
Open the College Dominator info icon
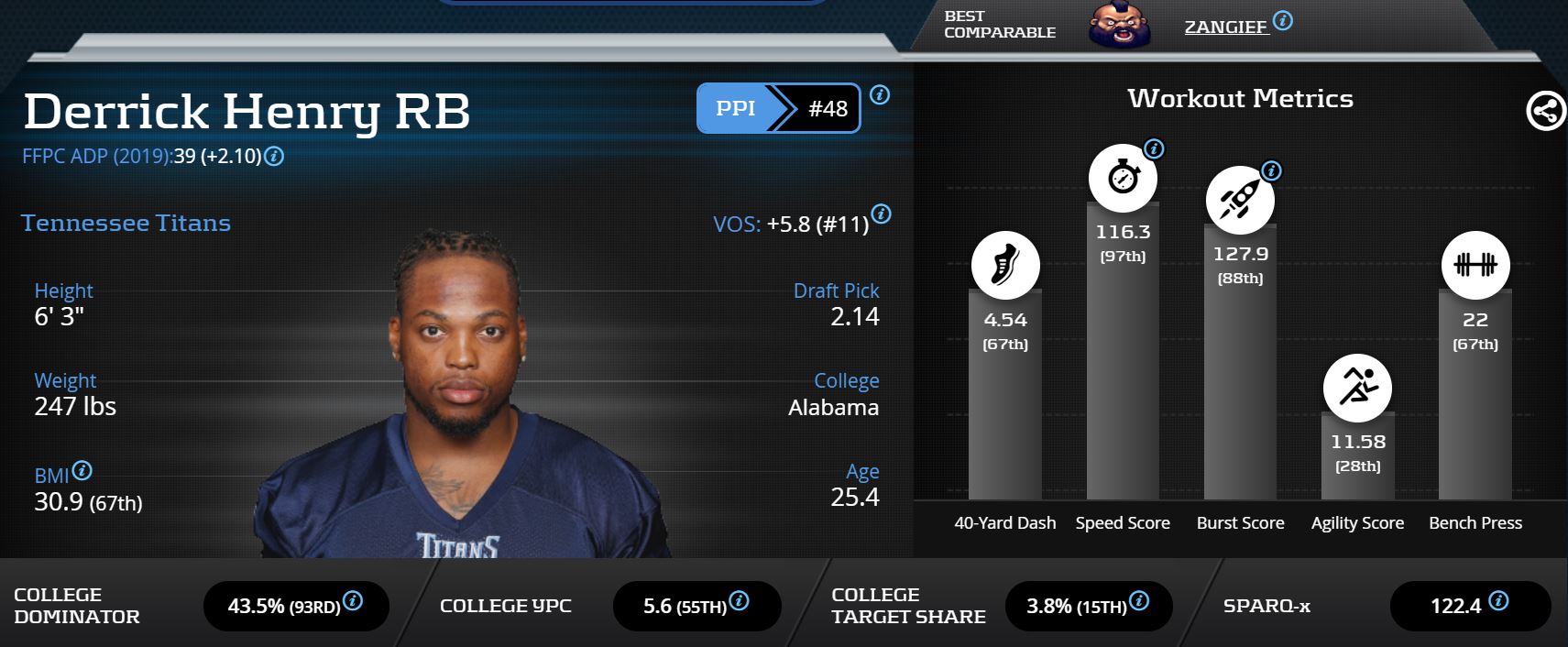coord(353,601)
